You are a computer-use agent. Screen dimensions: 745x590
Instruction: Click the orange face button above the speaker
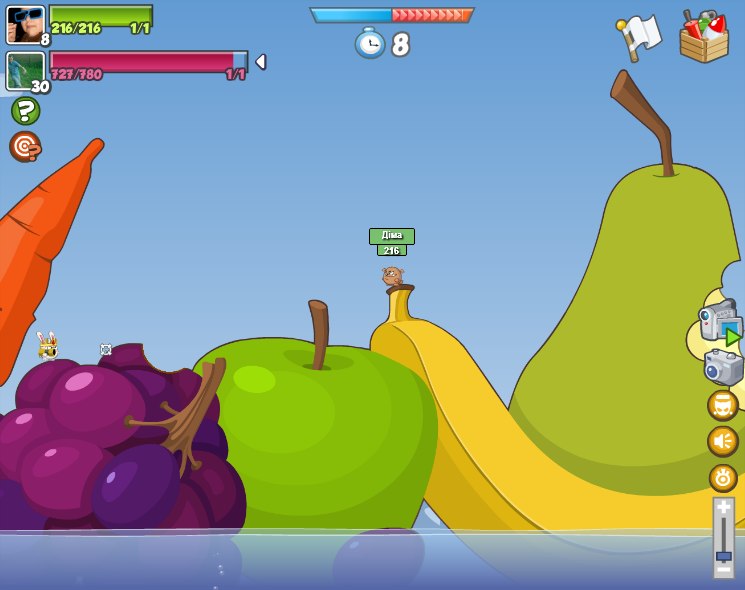722,405
